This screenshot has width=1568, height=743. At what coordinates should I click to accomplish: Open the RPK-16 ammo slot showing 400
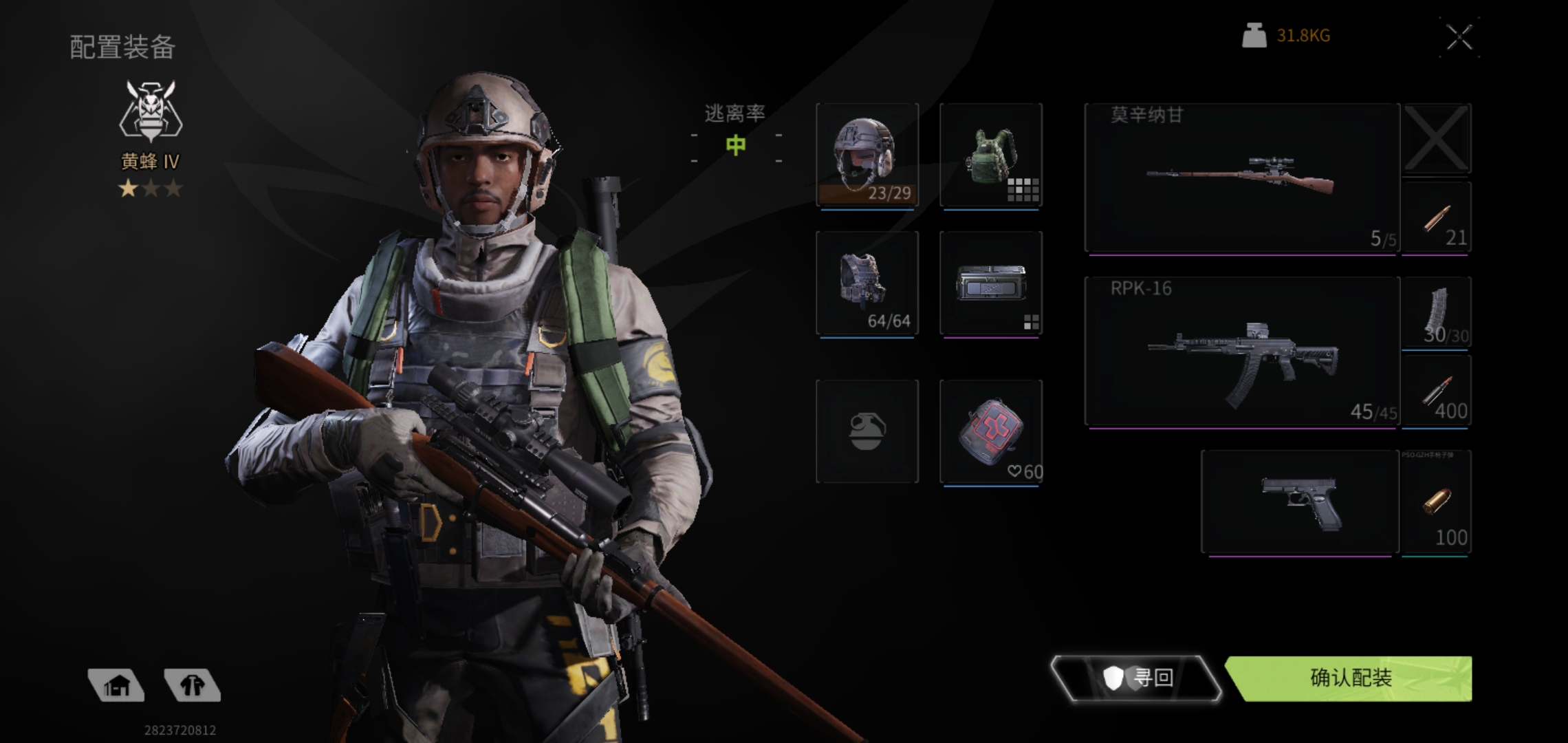point(1436,392)
